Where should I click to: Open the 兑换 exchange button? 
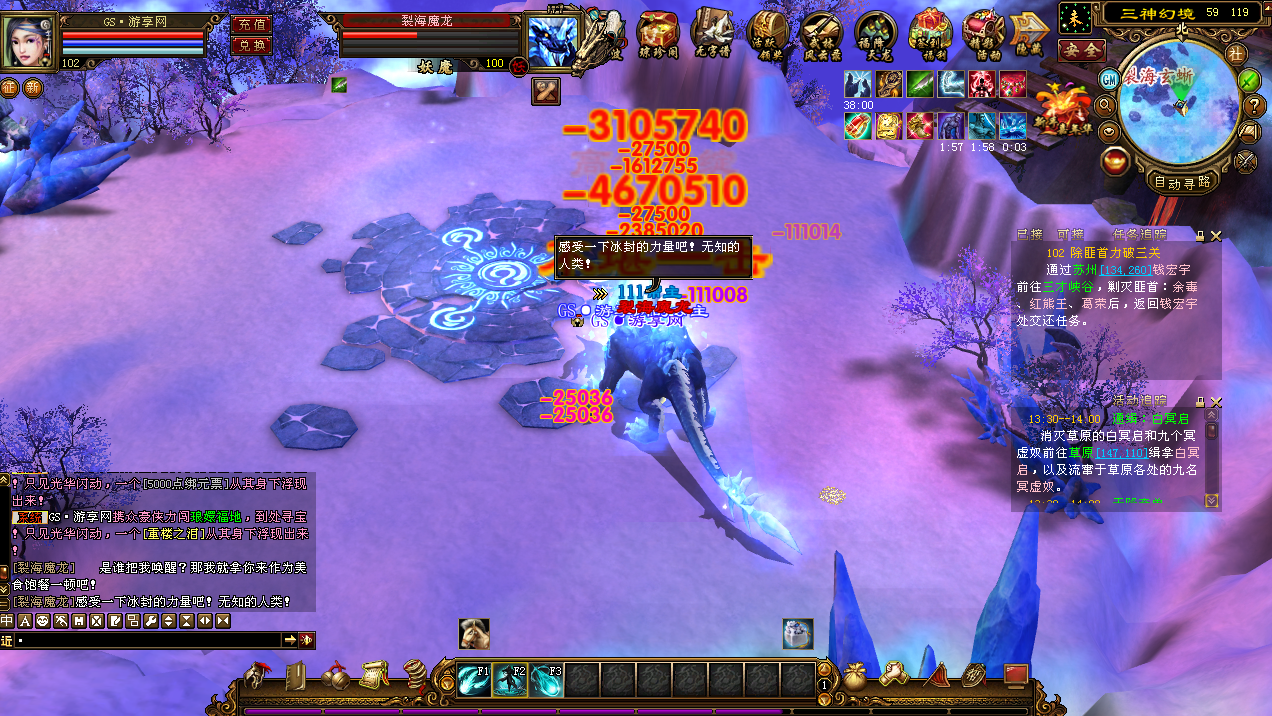[x=250, y=45]
